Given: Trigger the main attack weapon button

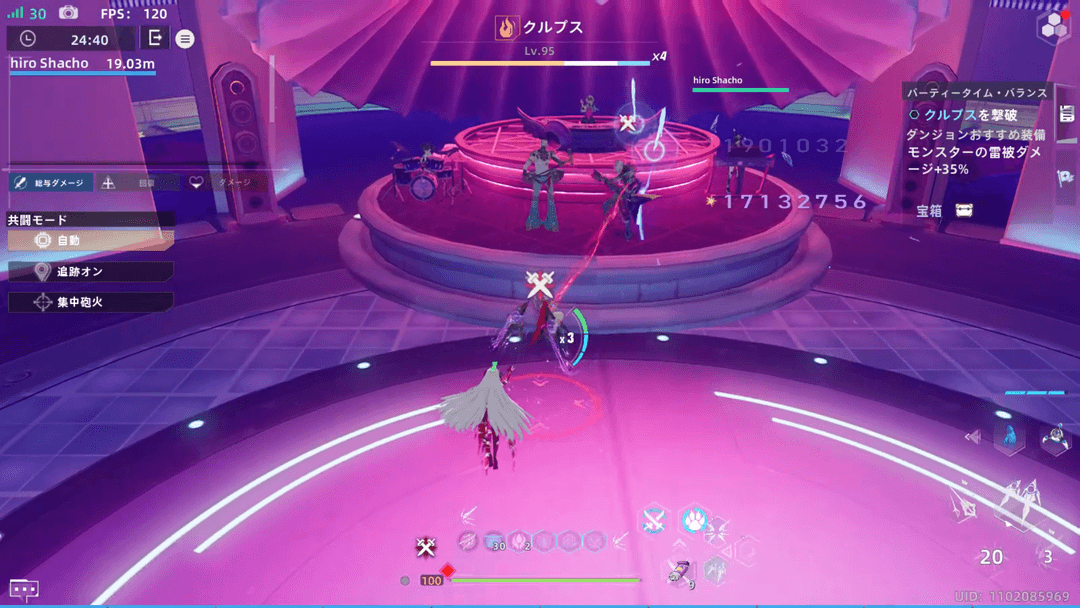Looking at the screenshot, I should (x=1014, y=502).
